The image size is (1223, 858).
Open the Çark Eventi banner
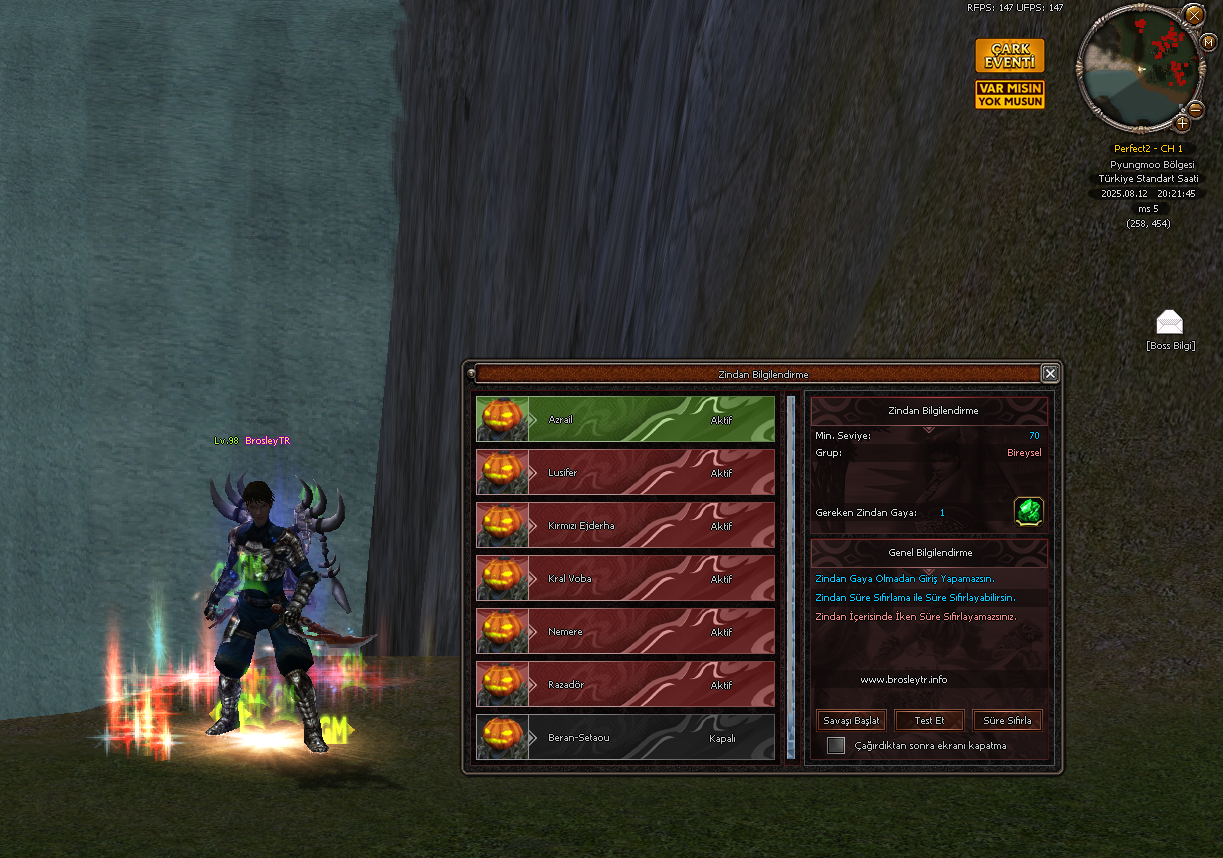[1009, 56]
